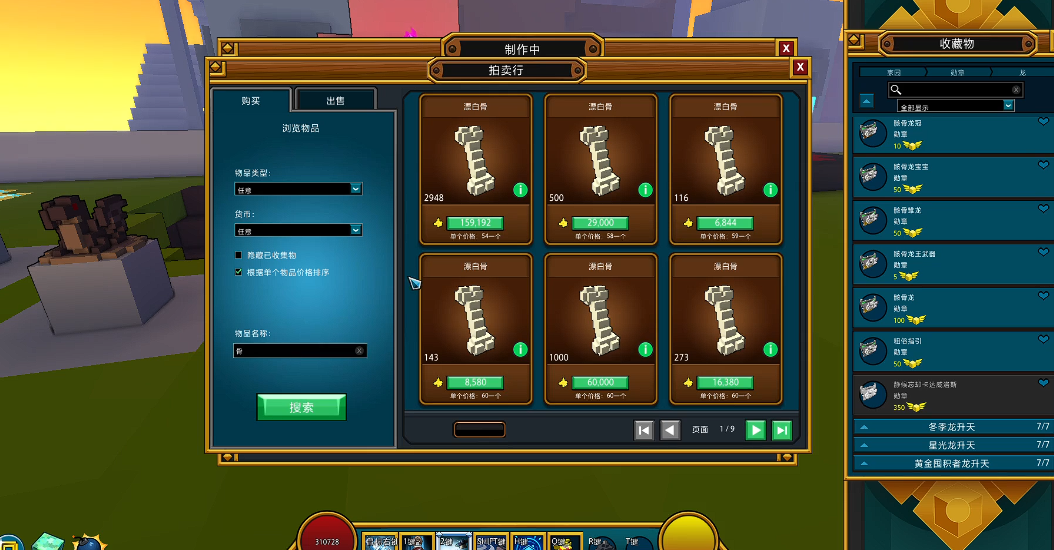1054x550 pixels.
Task: Show info for the 116-bone listing
Action: coord(770,190)
